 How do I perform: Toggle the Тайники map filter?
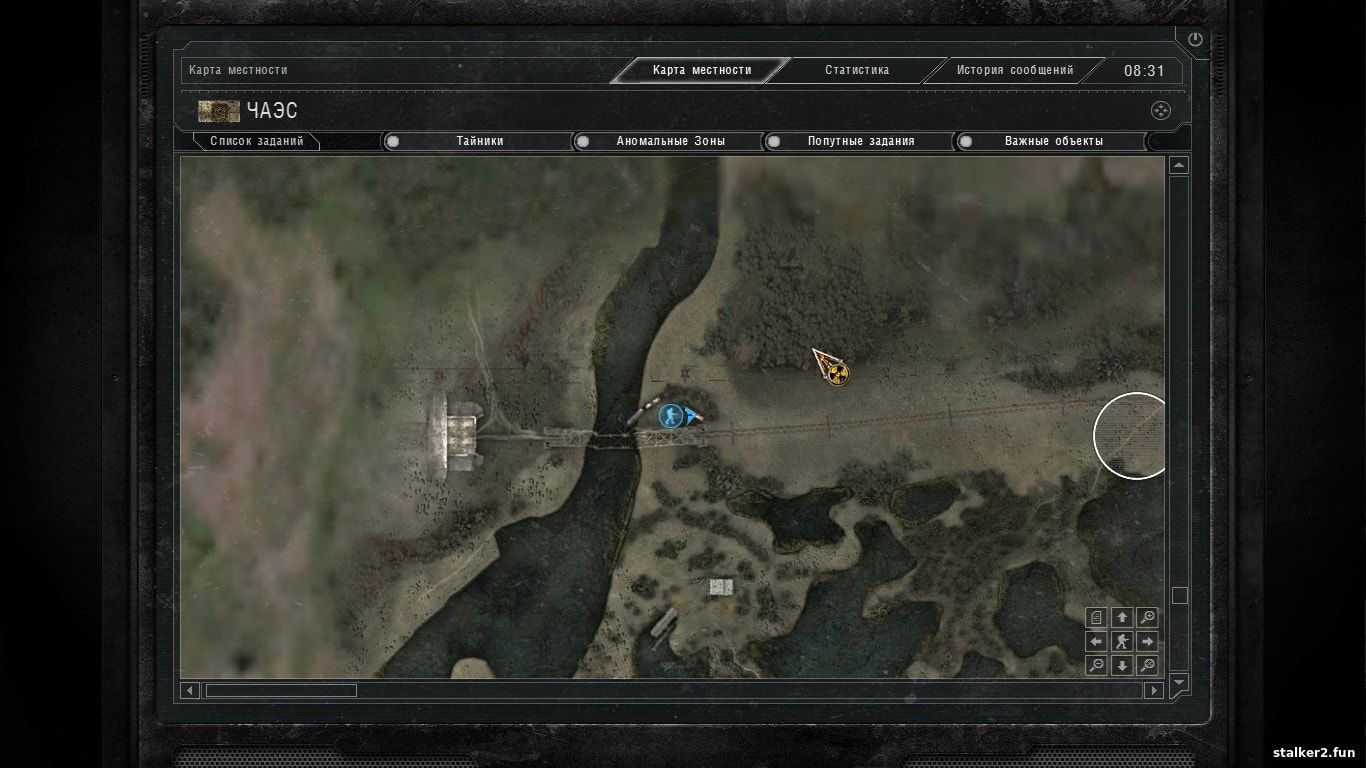click(479, 141)
